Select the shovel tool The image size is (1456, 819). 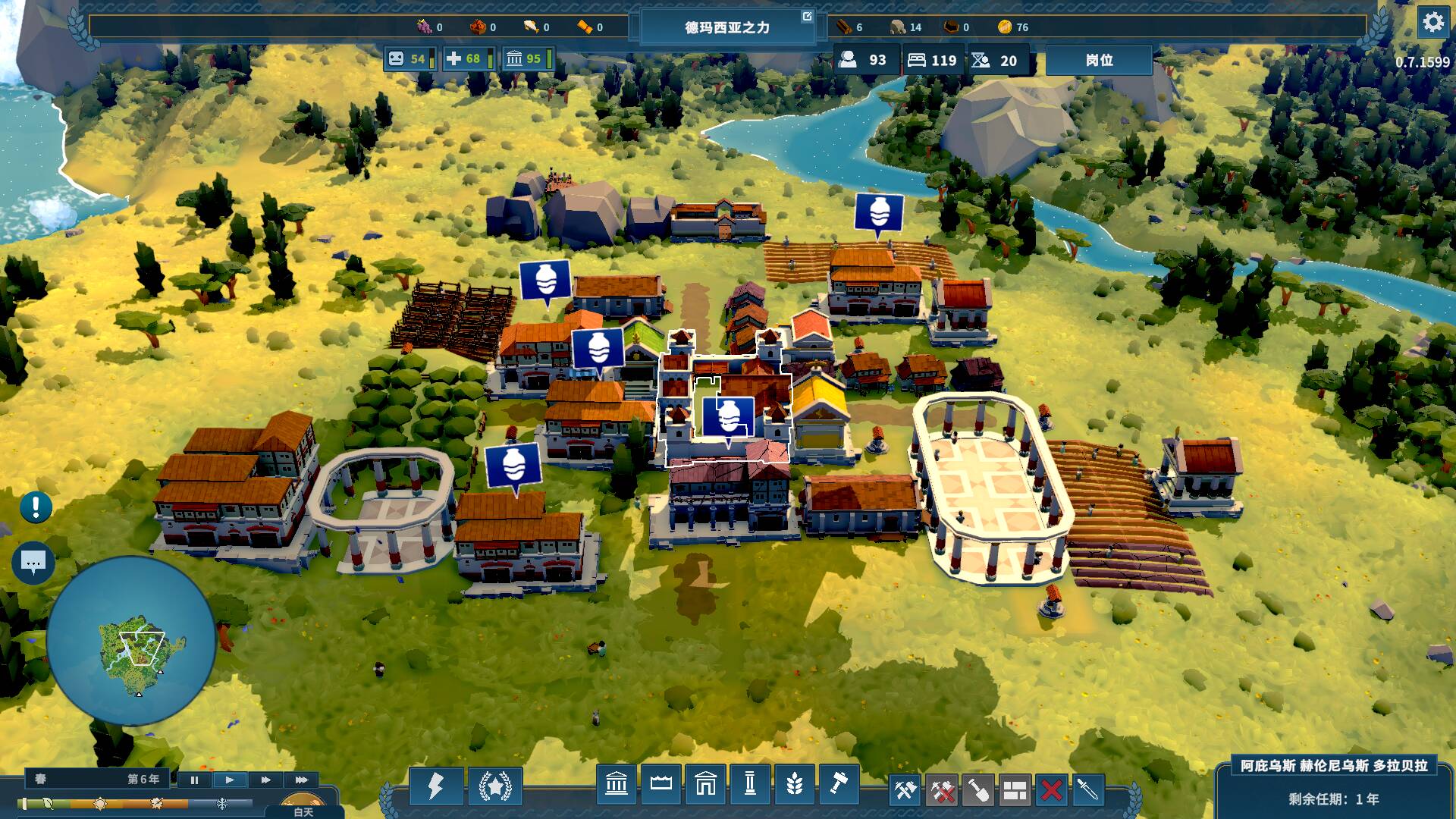(x=978, y=790)
